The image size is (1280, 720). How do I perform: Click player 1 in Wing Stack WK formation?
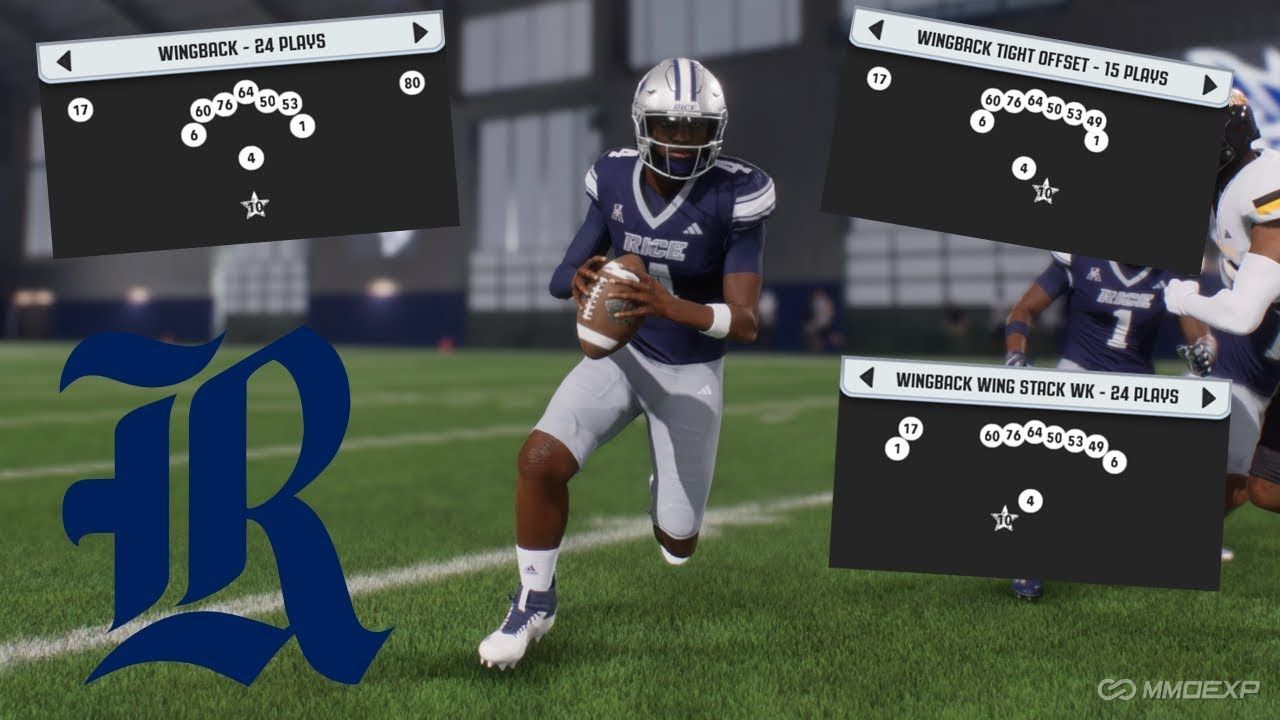coord(897,450)
